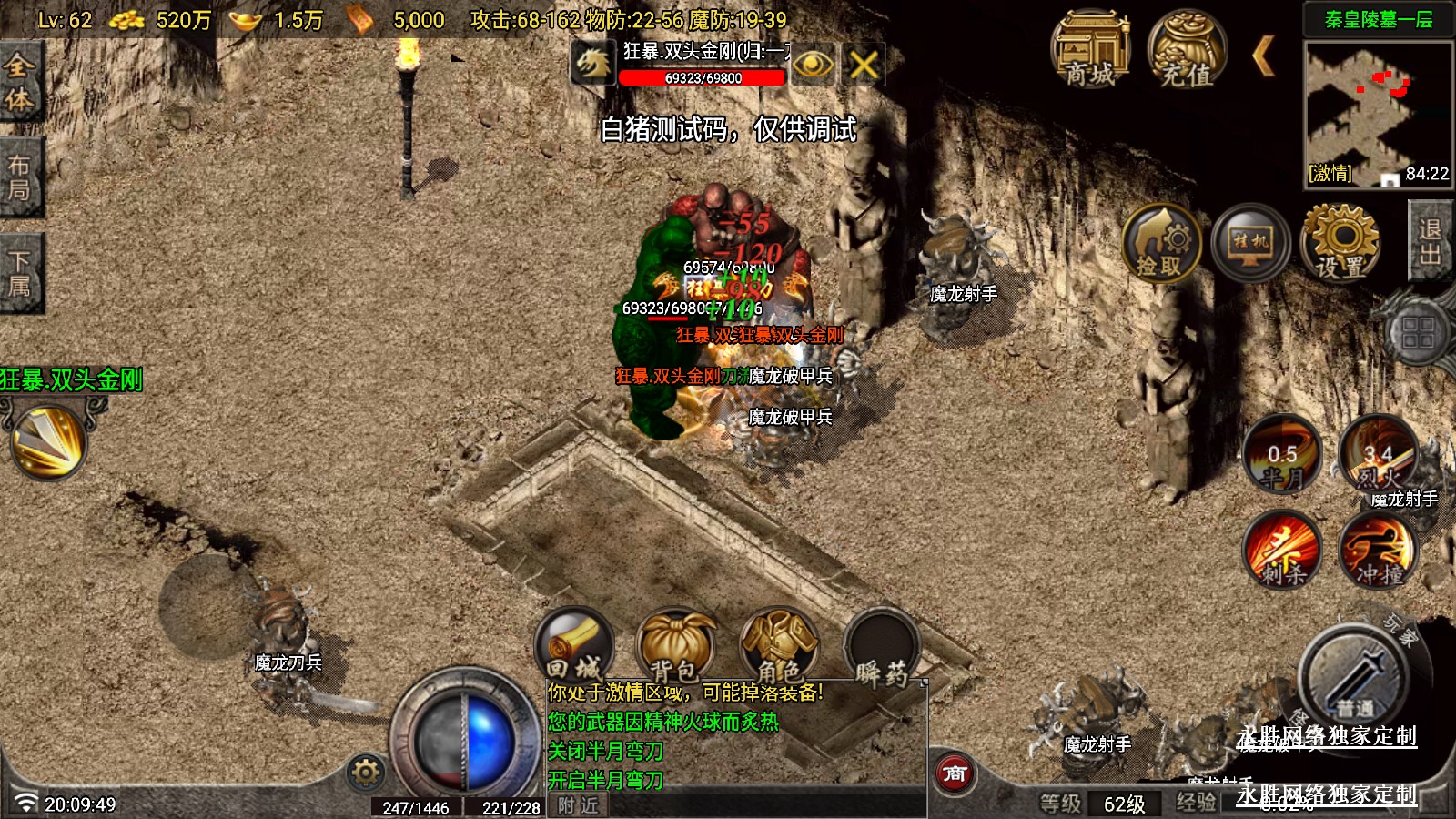Viewport: 1456px width, 819px height.
Task: Use the 刺杀 skill
Action: point(1282,550)
